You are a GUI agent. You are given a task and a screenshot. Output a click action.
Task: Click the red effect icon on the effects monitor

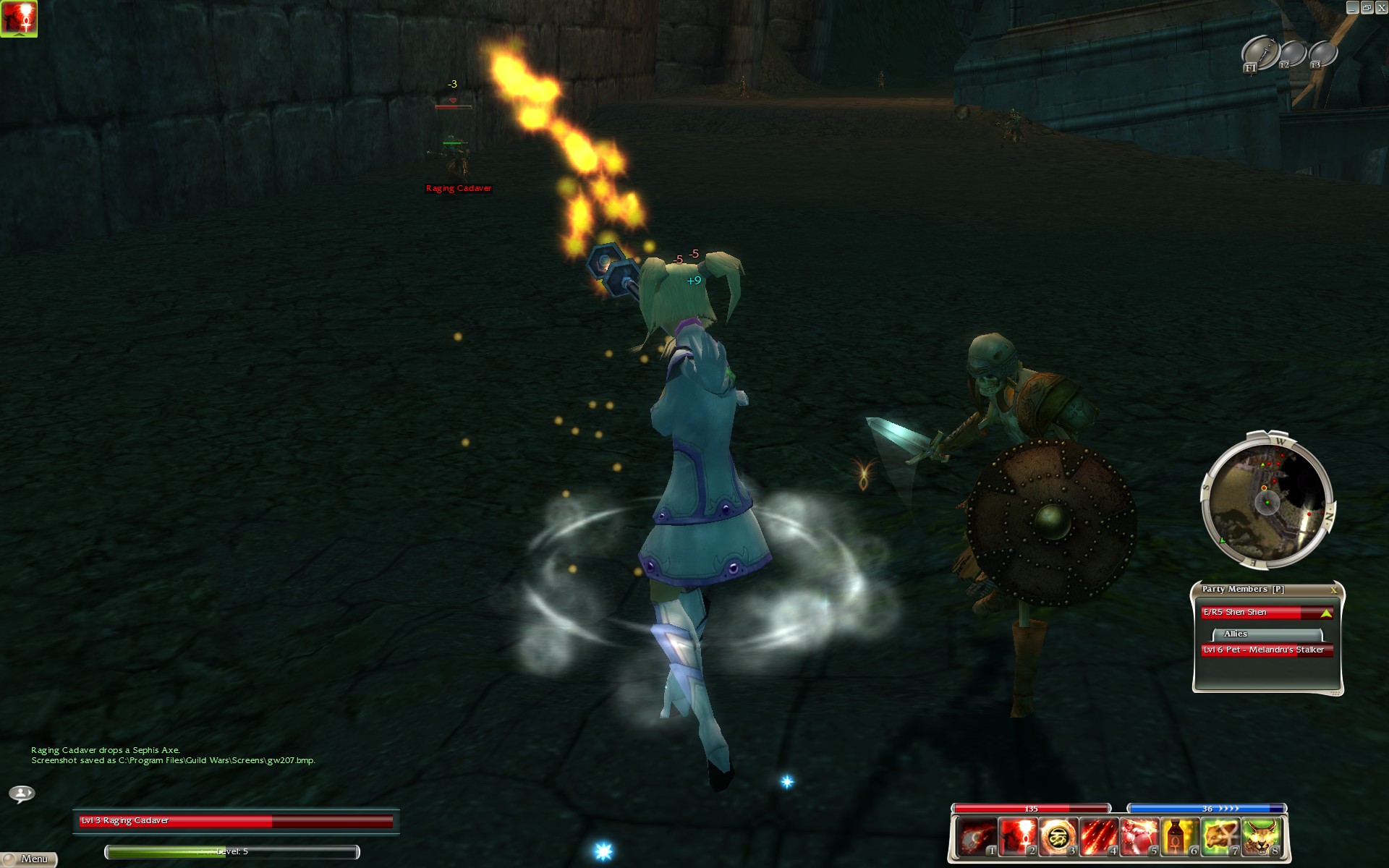pyautogui.click(x=18, y=18)
